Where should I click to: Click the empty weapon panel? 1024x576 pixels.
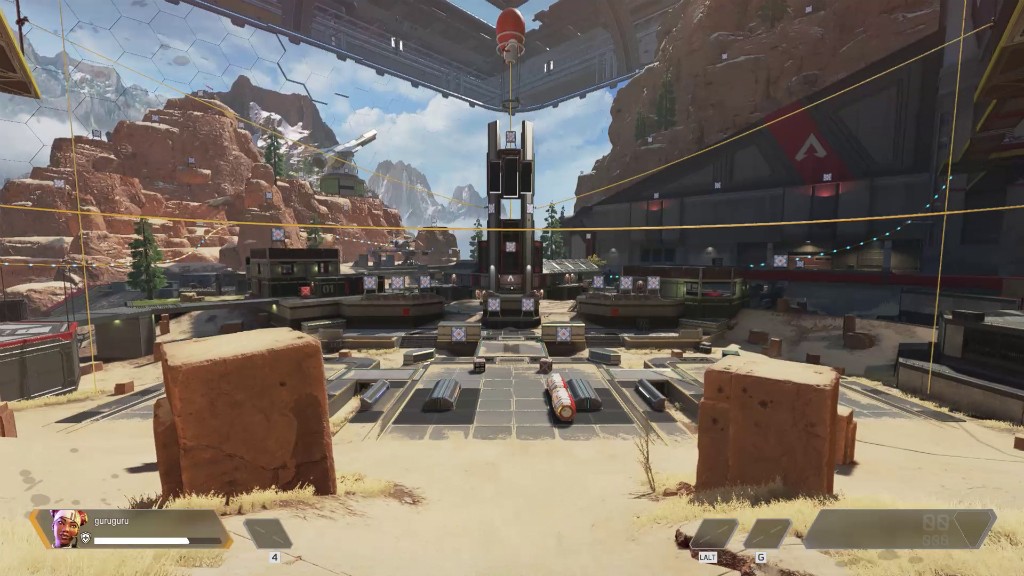coord(898,529)
